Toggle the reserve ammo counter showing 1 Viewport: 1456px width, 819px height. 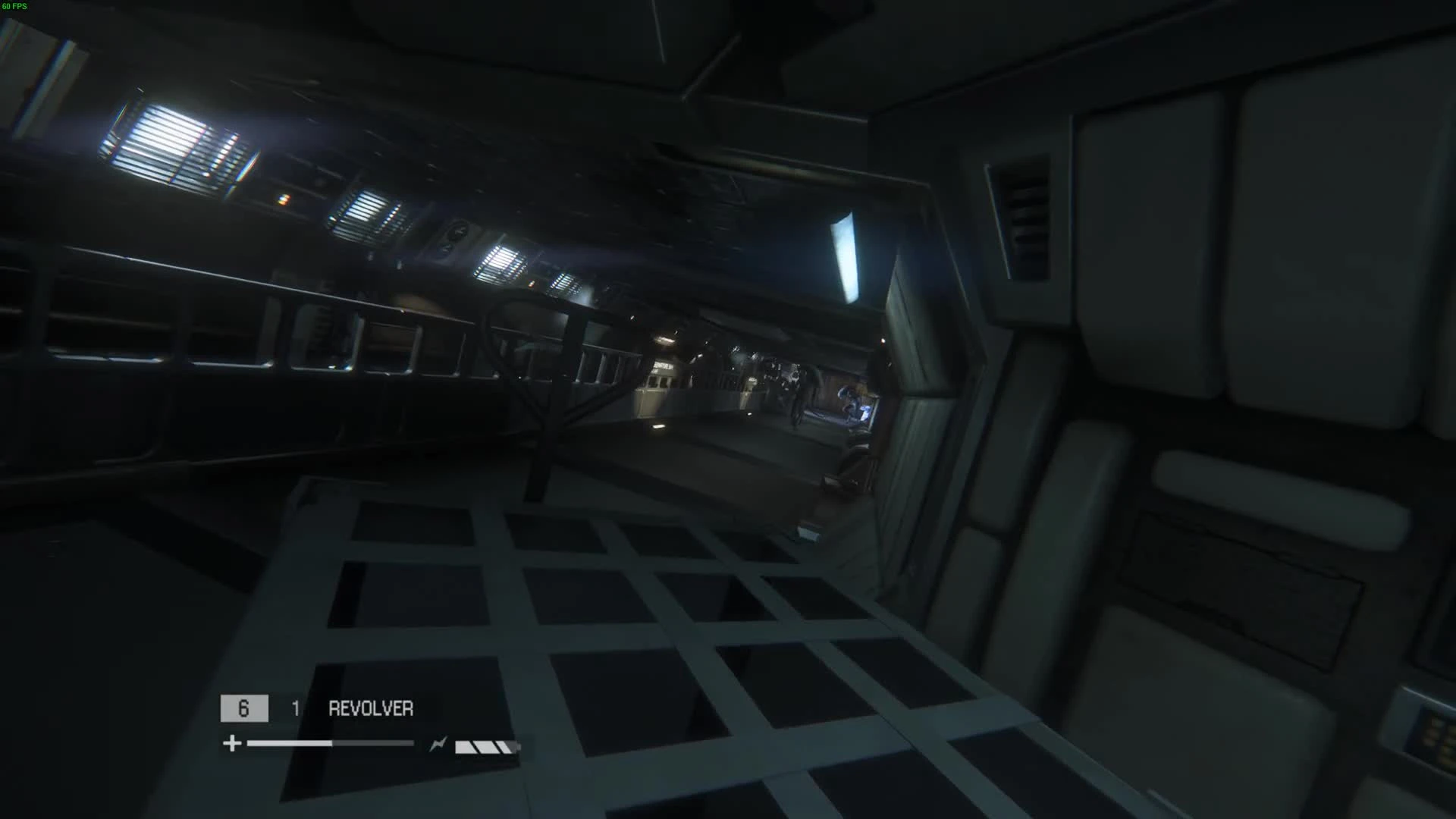click(295, 707)
